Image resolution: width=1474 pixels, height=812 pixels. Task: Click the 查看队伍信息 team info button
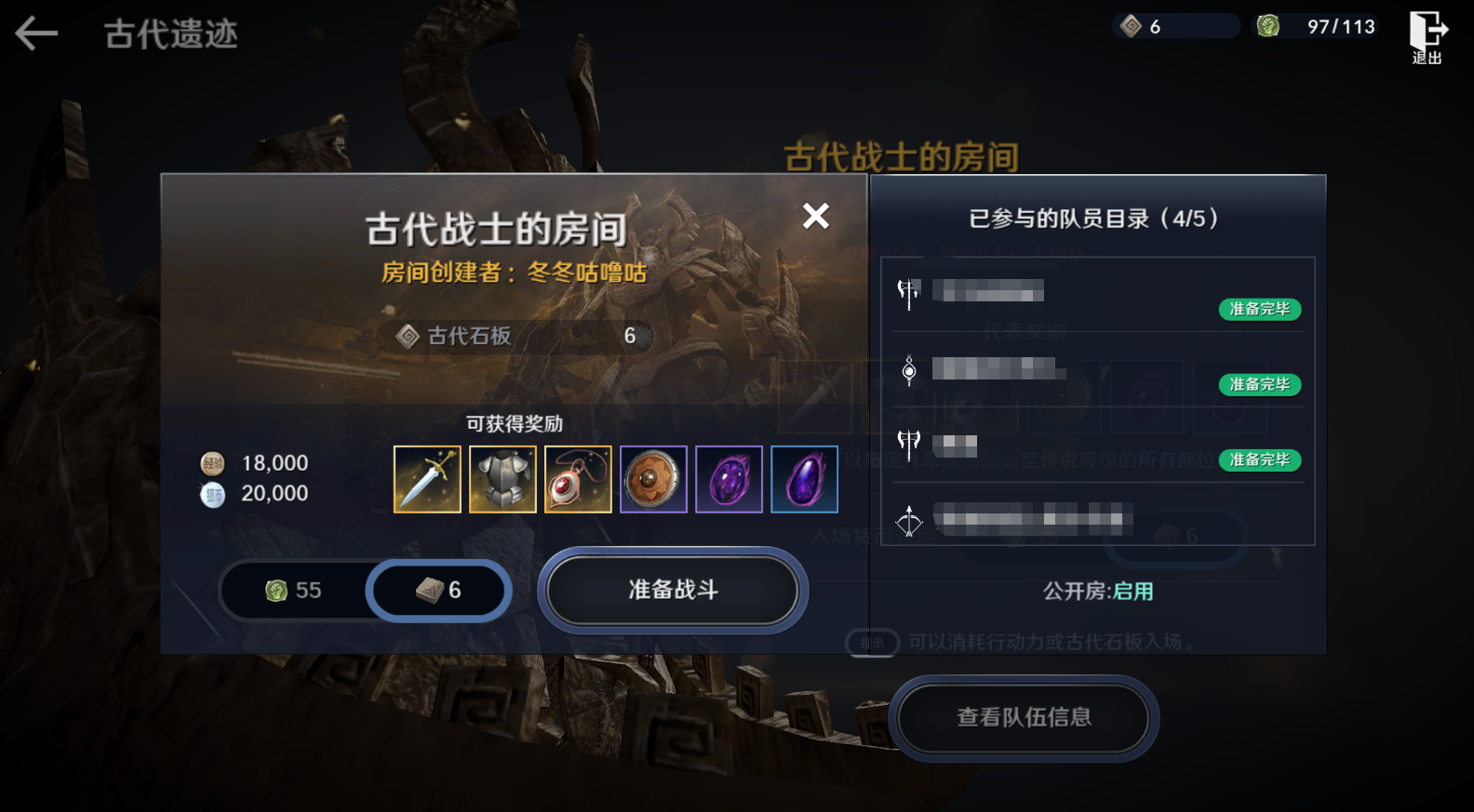tap(1022, 717)
